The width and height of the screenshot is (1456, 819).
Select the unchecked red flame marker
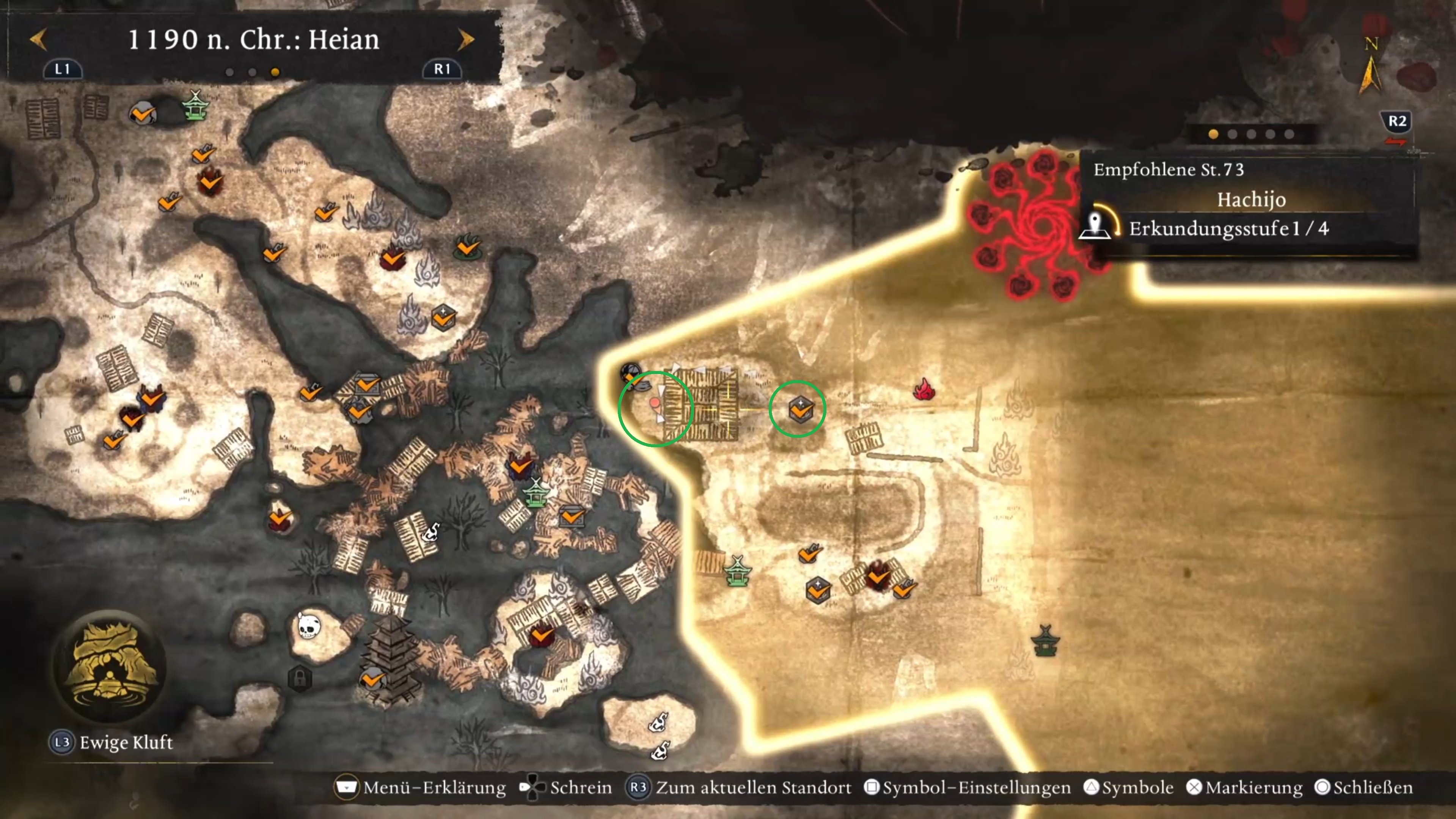click(x=924, y=390)
